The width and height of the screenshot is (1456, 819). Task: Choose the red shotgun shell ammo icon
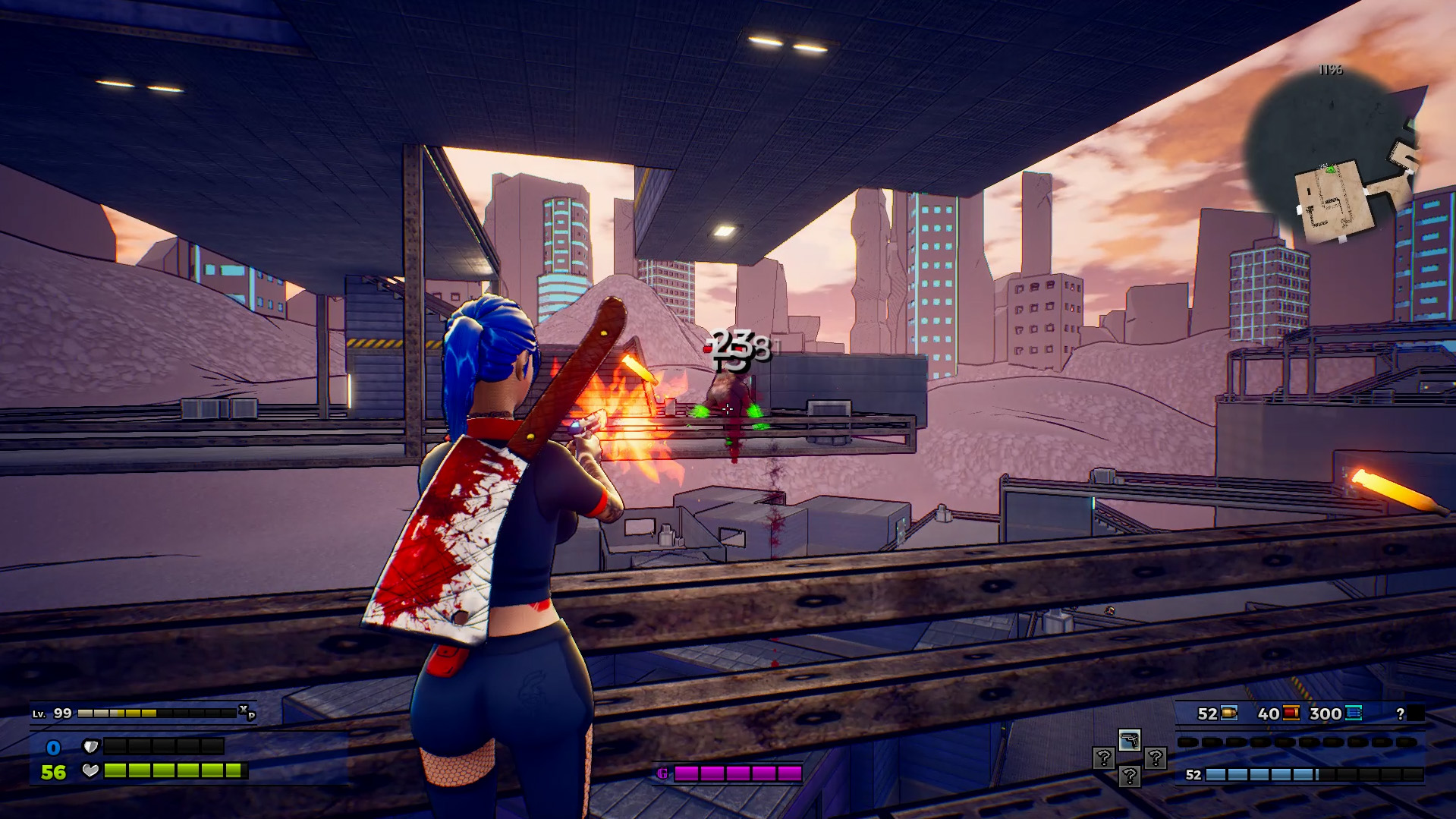(x=1291, y=713)
